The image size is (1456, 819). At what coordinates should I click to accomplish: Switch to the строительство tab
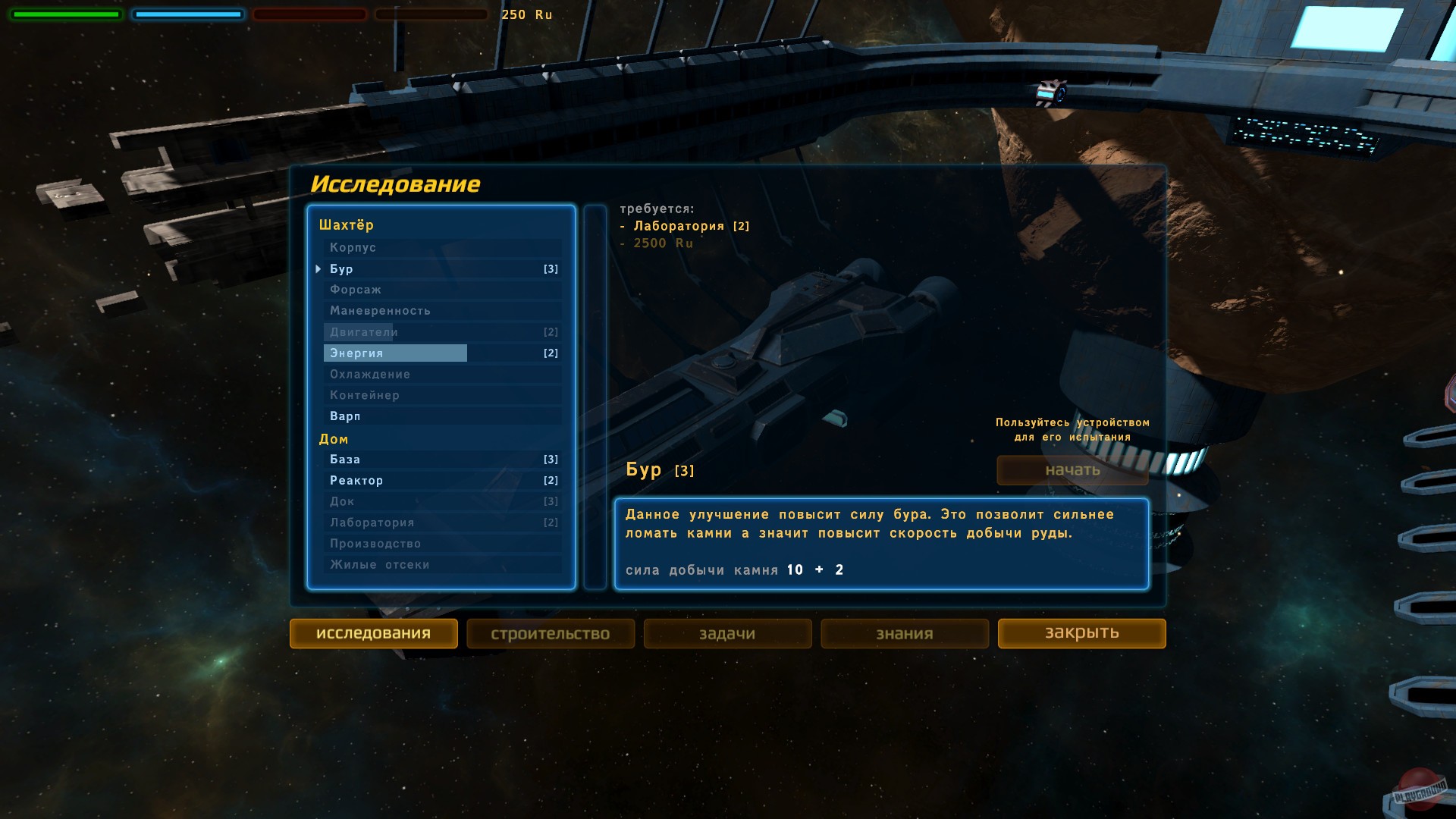pyautogui.click(x=551, y=633)
